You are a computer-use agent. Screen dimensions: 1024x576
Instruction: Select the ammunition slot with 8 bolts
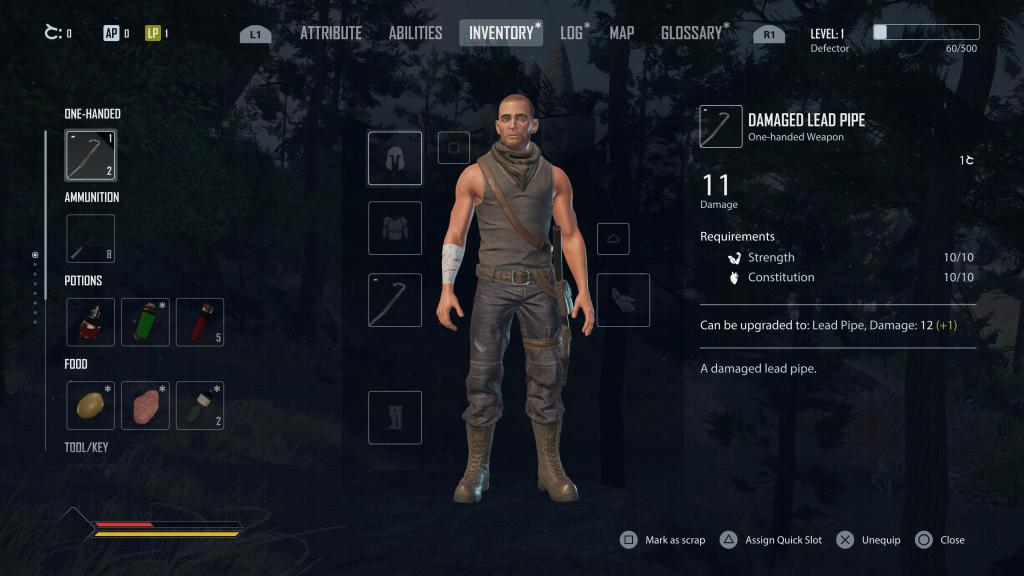pyautogui.click(x=91, y=239)
